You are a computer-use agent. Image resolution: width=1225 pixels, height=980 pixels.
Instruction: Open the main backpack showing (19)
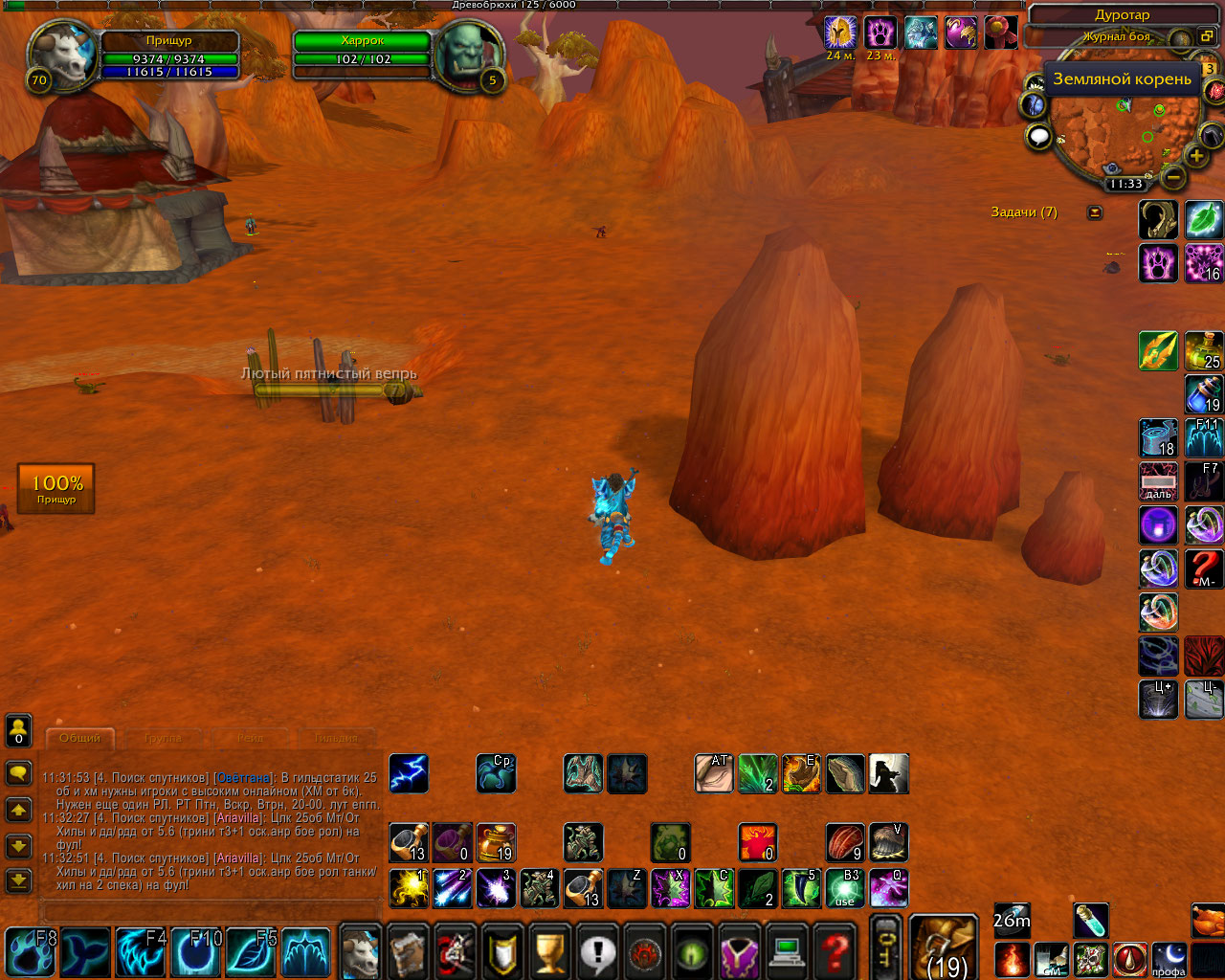pos(943,947)
